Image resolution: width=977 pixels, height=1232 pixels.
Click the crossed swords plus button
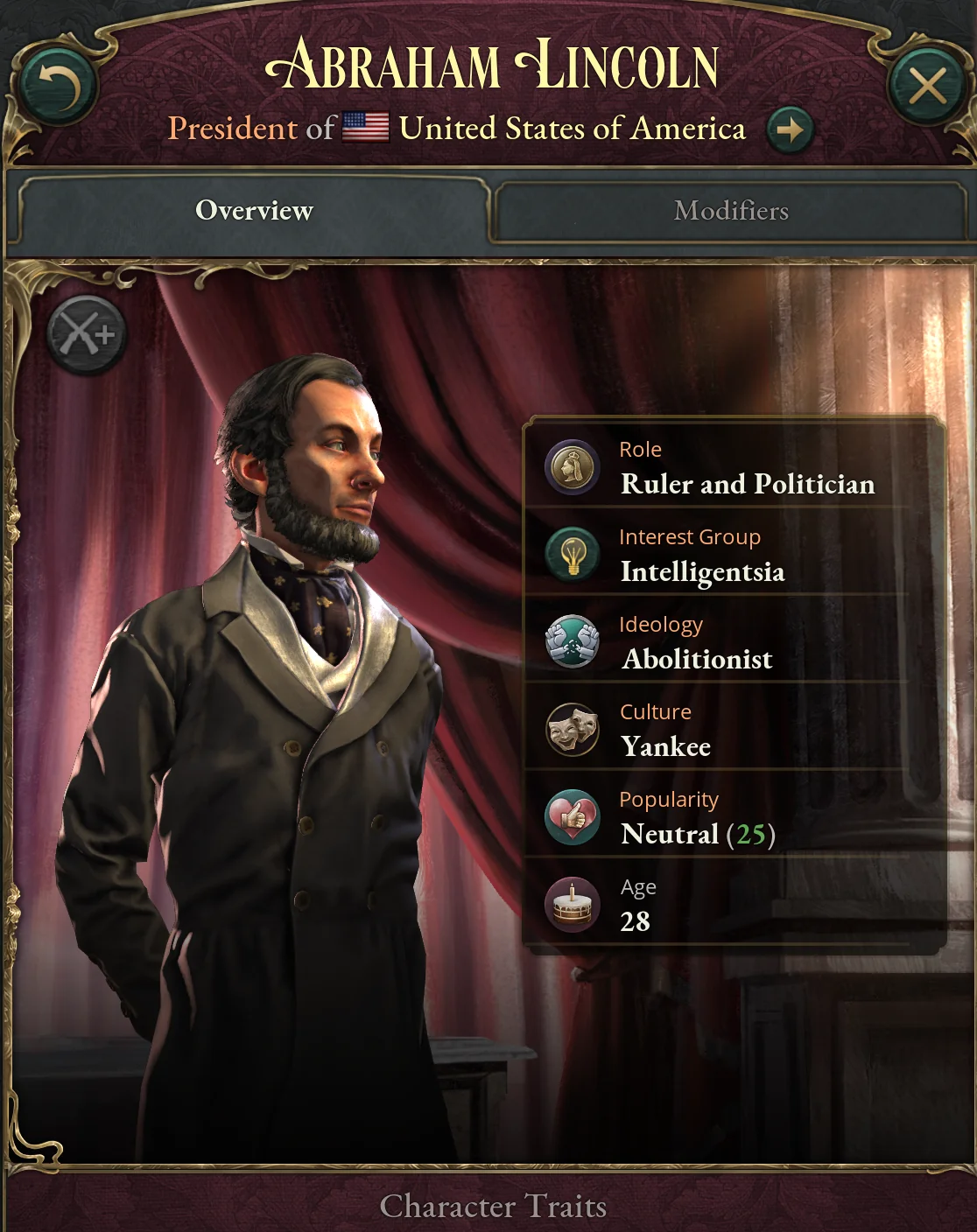click(87, 335)
